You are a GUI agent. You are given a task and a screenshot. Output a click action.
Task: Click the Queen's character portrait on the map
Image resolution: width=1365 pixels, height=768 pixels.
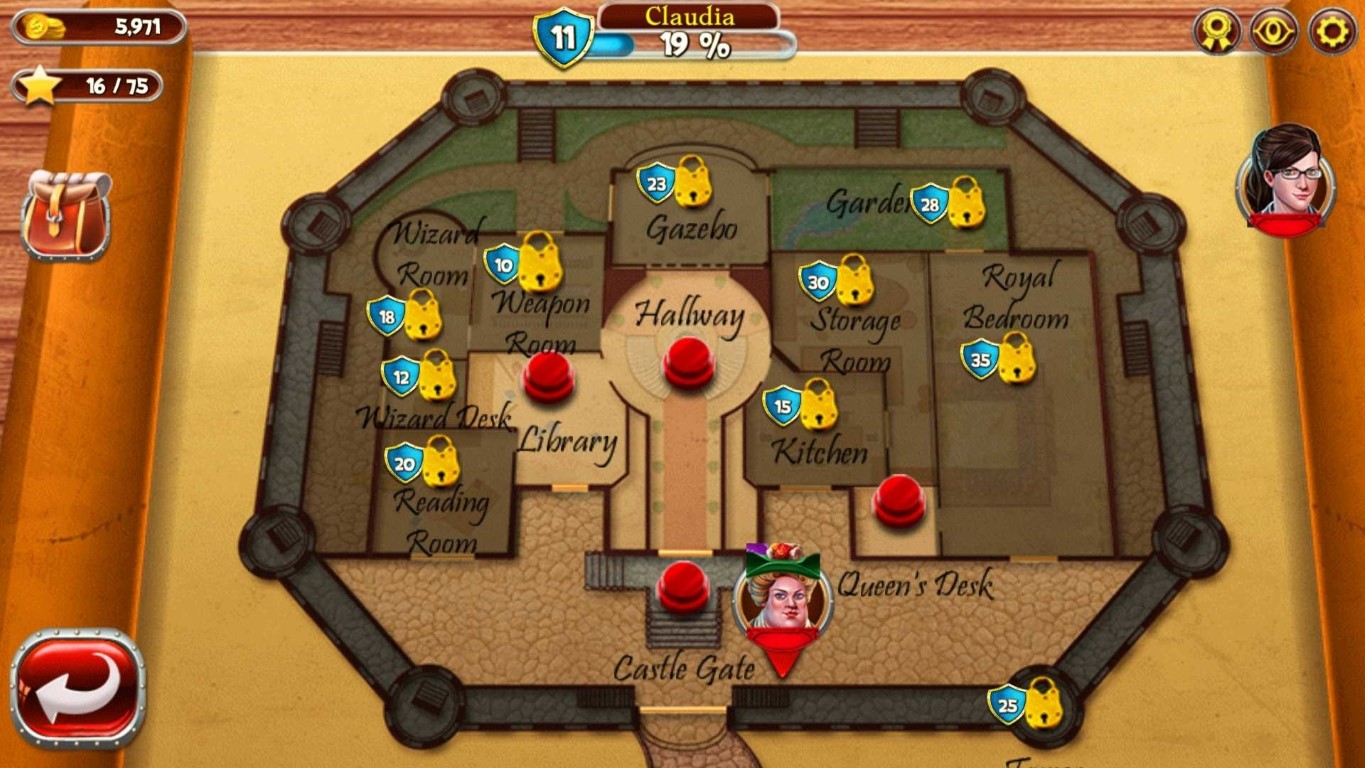[784, 603]
